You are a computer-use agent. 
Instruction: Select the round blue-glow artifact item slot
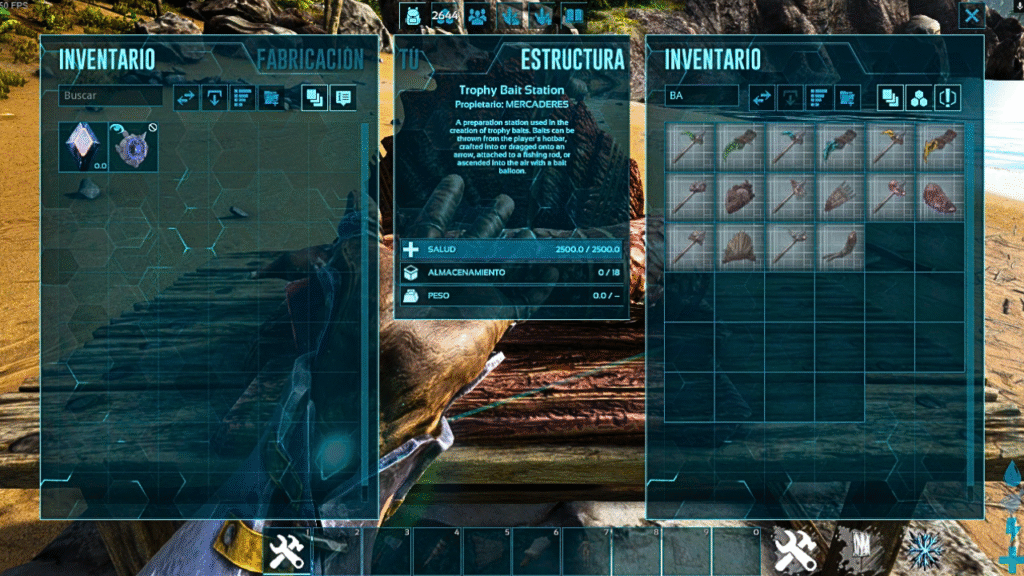[x=133, y=147]
